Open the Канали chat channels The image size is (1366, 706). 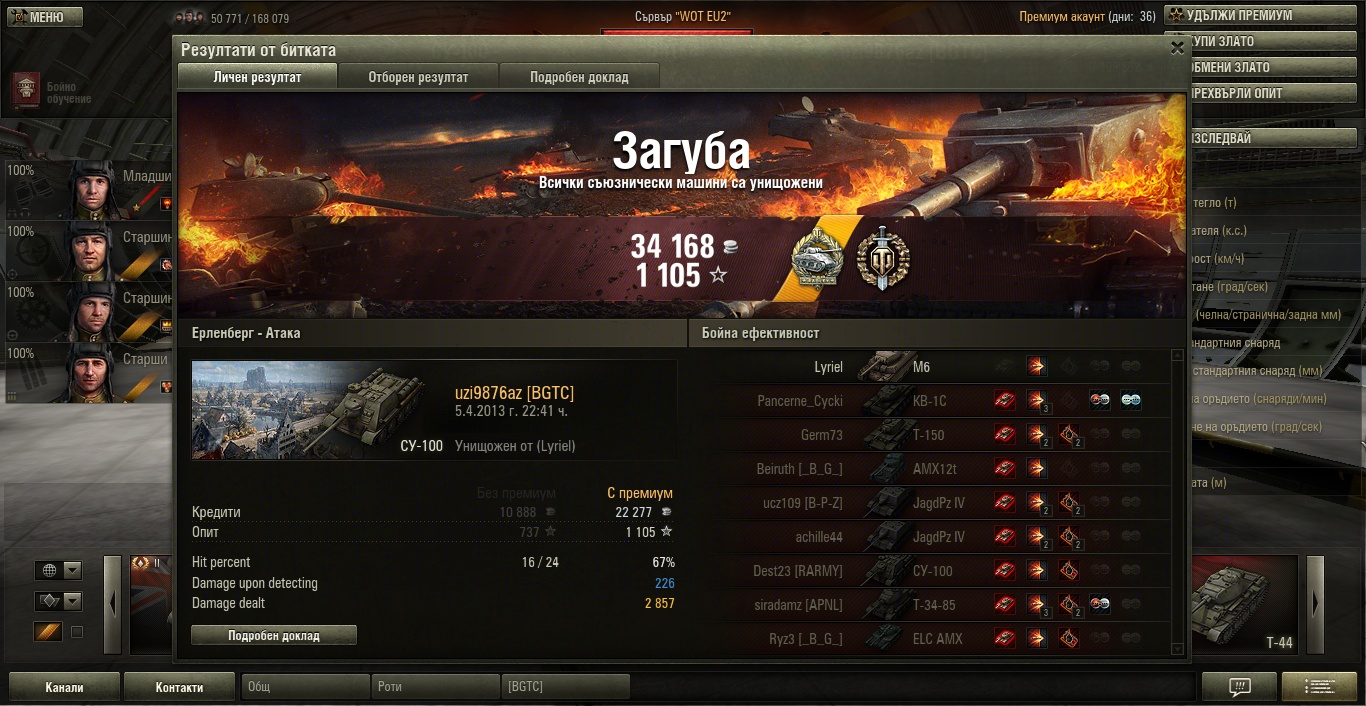click(64, 687)
